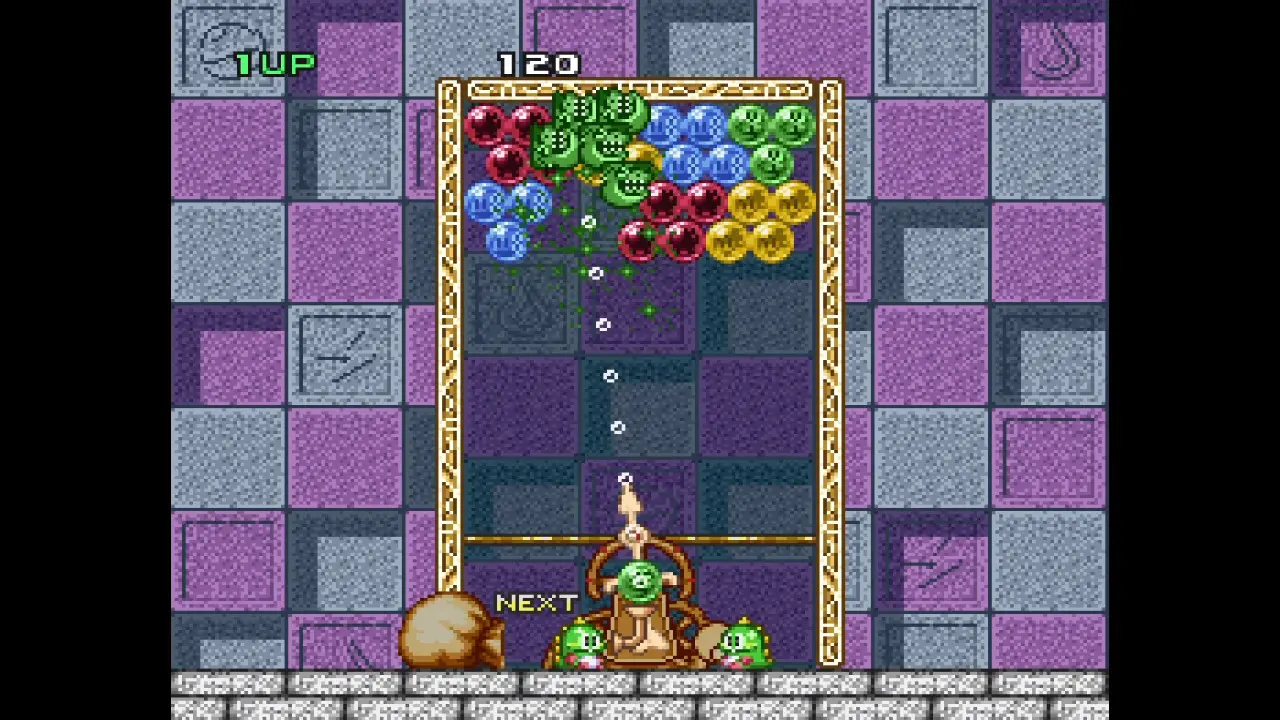Select the NEXT label
The width and height of the screenshot is (1280, 720).
[x=535, y=603]
